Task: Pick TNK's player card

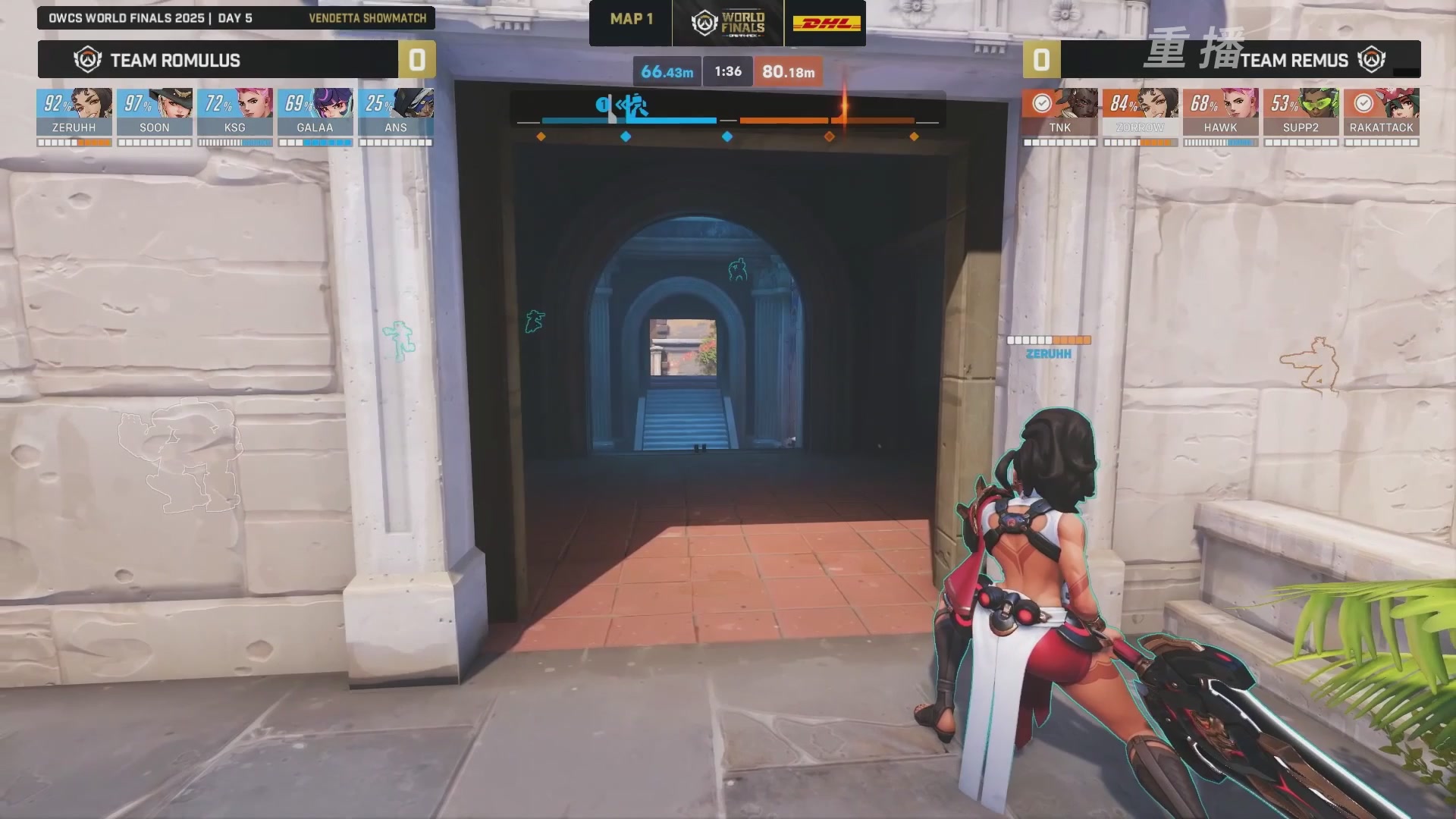Action: click(x=1060, y=112)
